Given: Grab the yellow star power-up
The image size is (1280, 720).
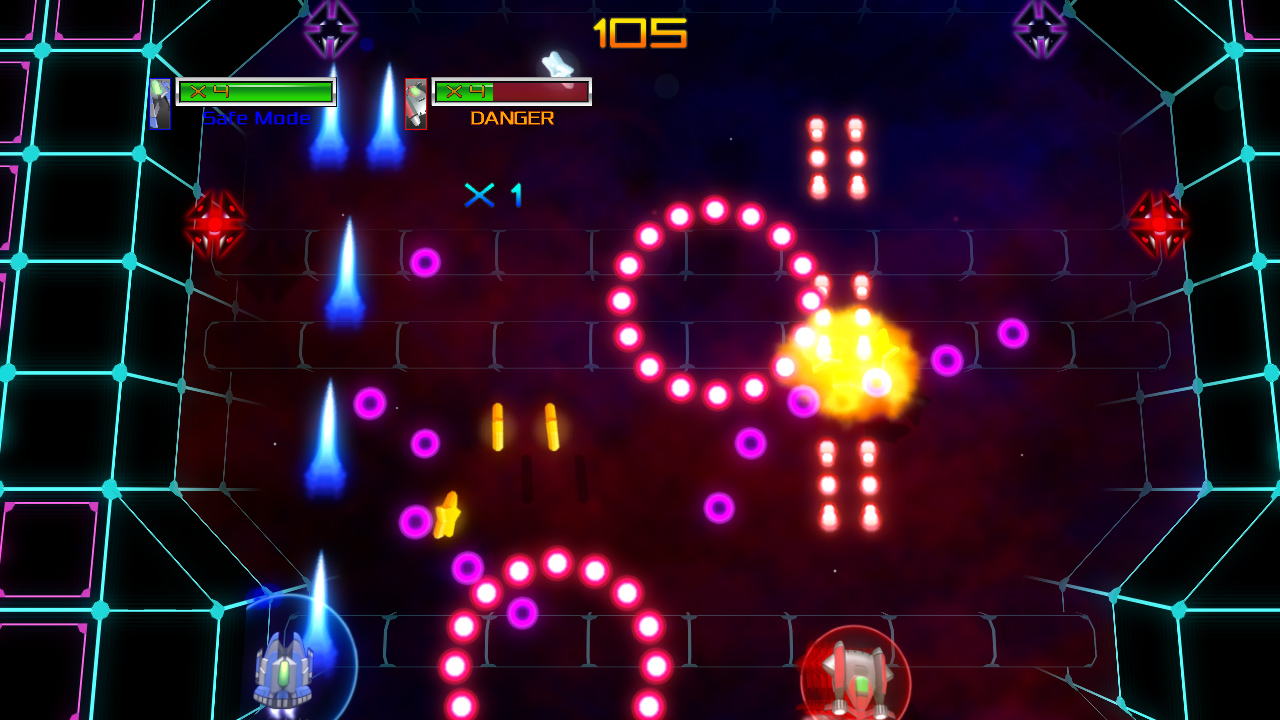Looking at the screenshot, I should point(447,512).
